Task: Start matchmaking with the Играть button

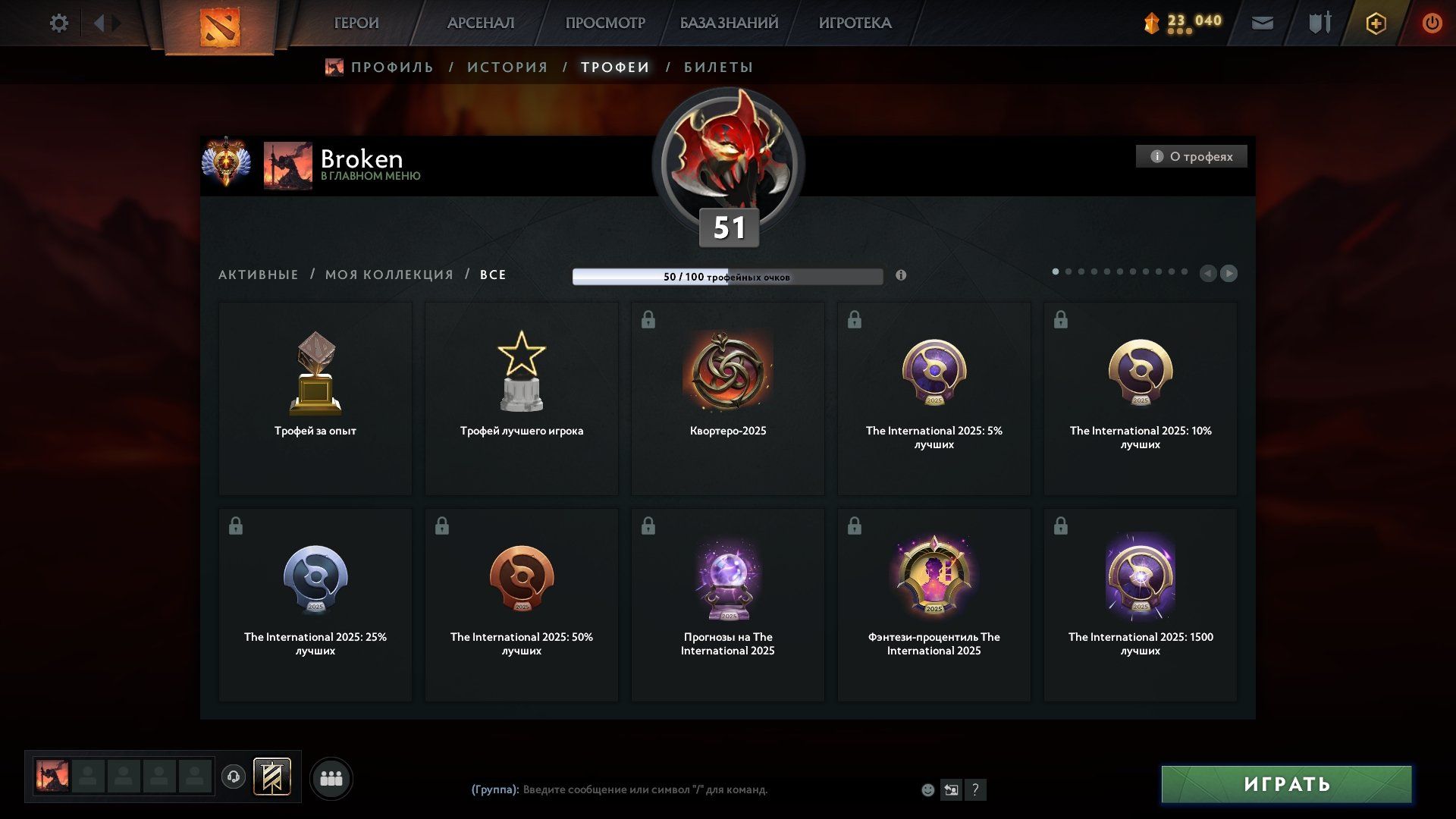Action: tap(1286, 784)
